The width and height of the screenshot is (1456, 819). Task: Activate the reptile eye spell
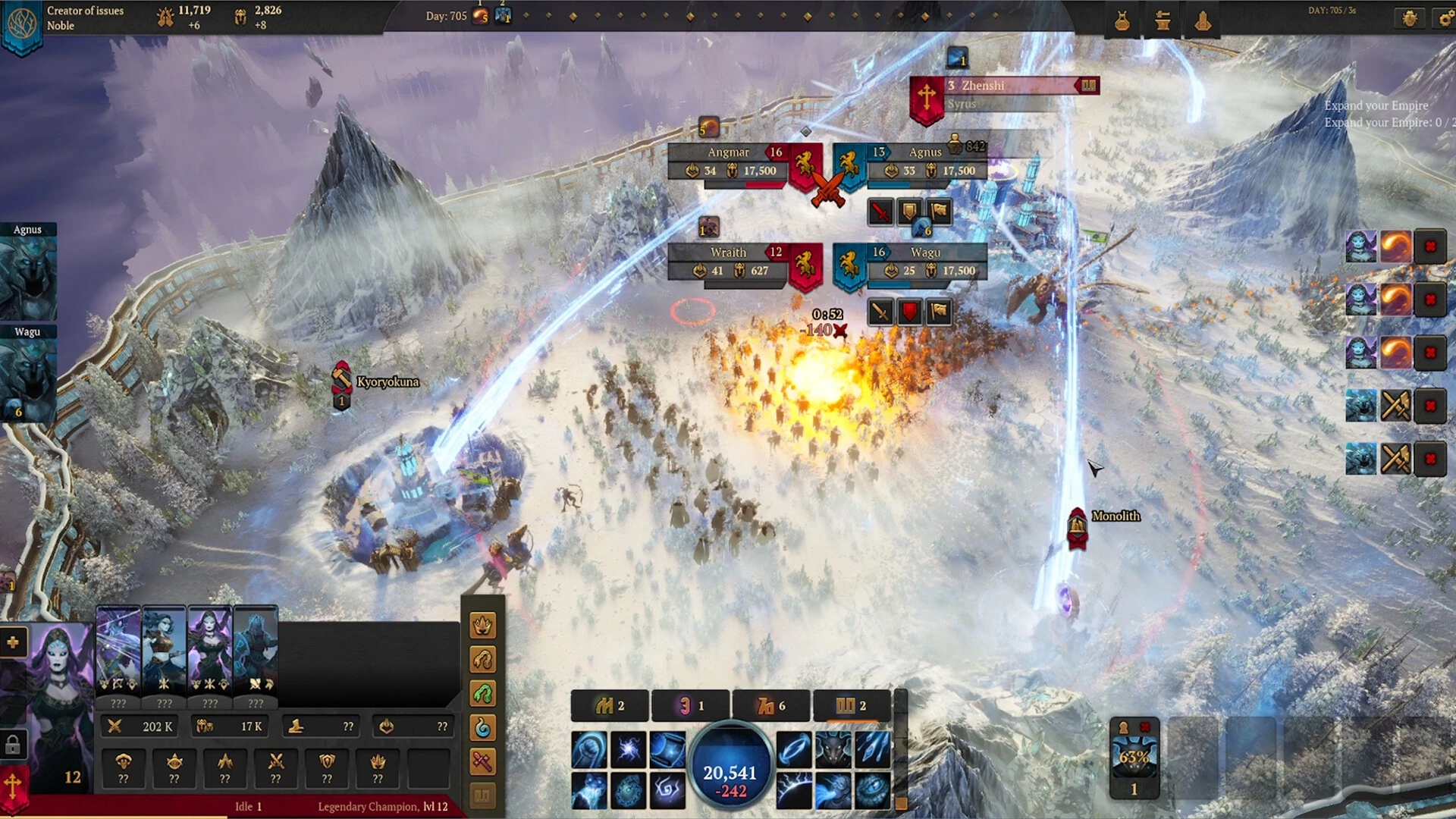click(873, 789)
